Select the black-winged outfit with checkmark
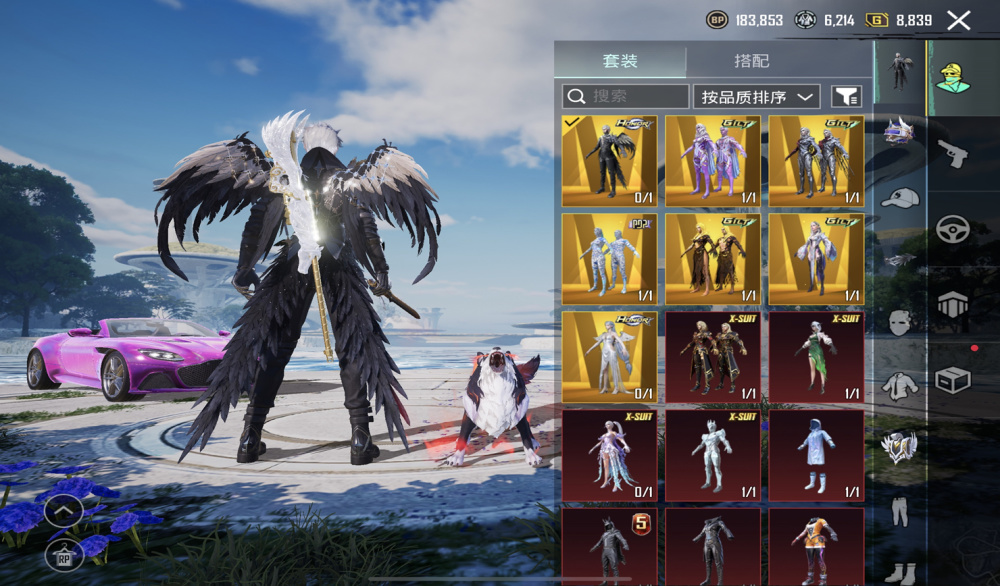This screenshot has width=1000, height=586. 609,160
